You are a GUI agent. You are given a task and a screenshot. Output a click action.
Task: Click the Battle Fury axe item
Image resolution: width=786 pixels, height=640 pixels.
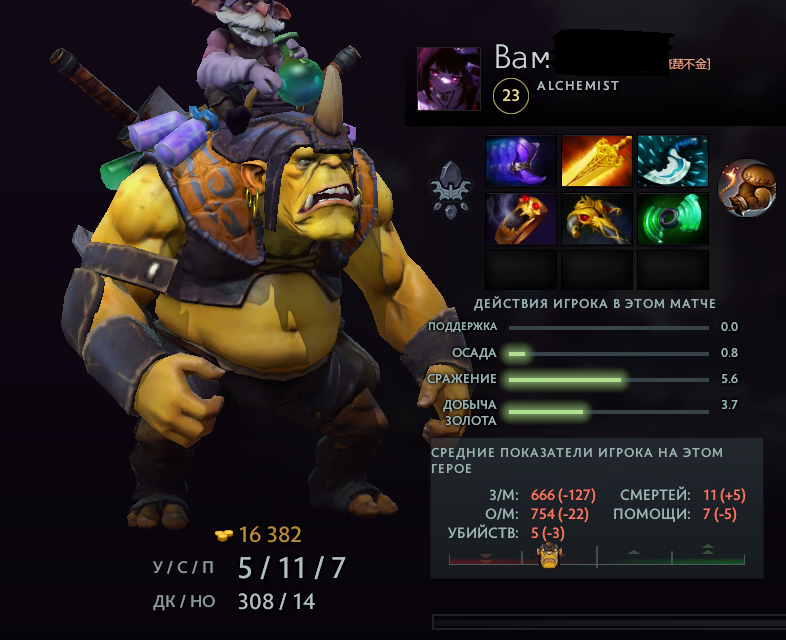coord(673,161)
